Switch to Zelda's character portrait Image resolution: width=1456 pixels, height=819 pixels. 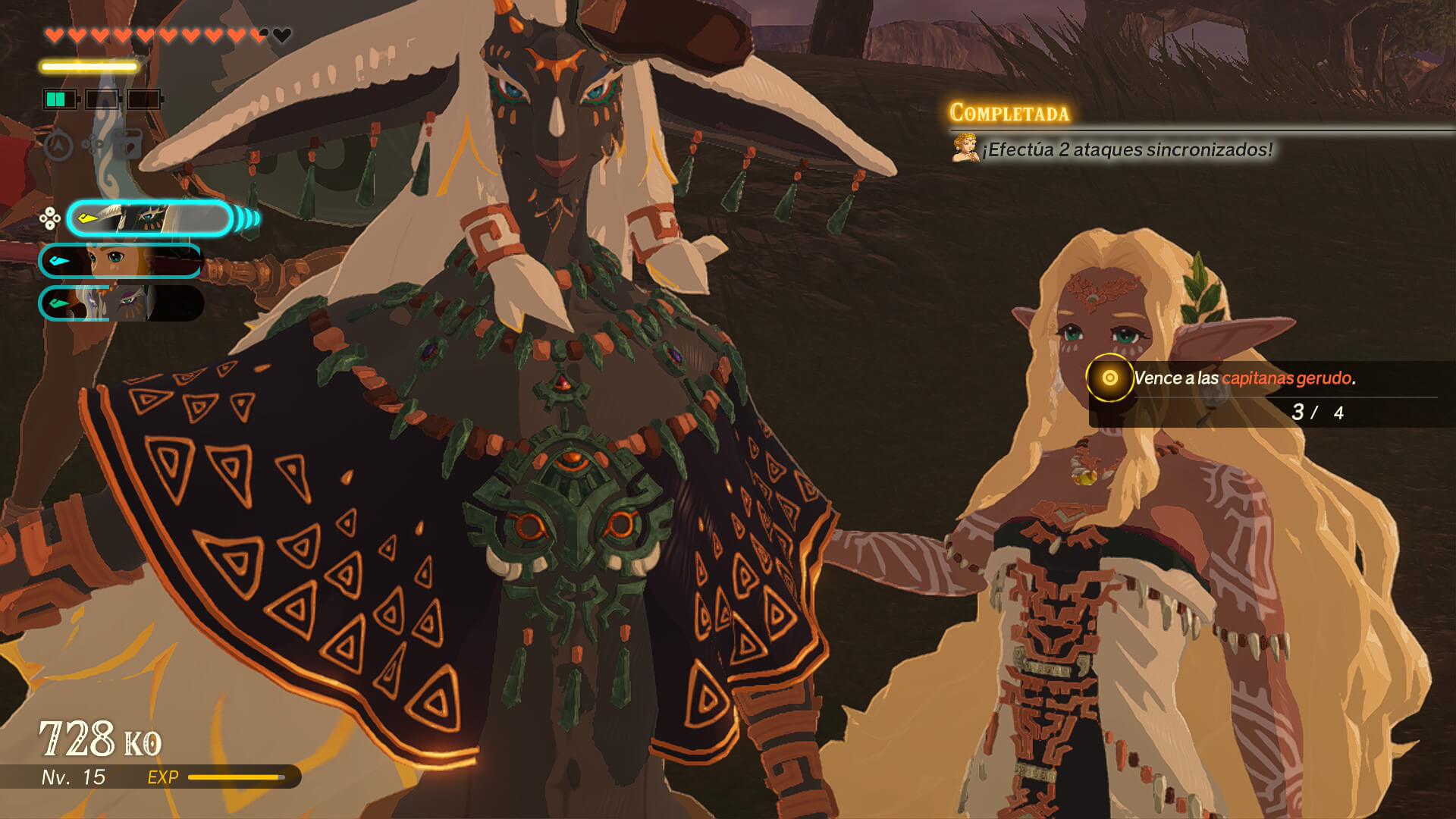point(121,261)
